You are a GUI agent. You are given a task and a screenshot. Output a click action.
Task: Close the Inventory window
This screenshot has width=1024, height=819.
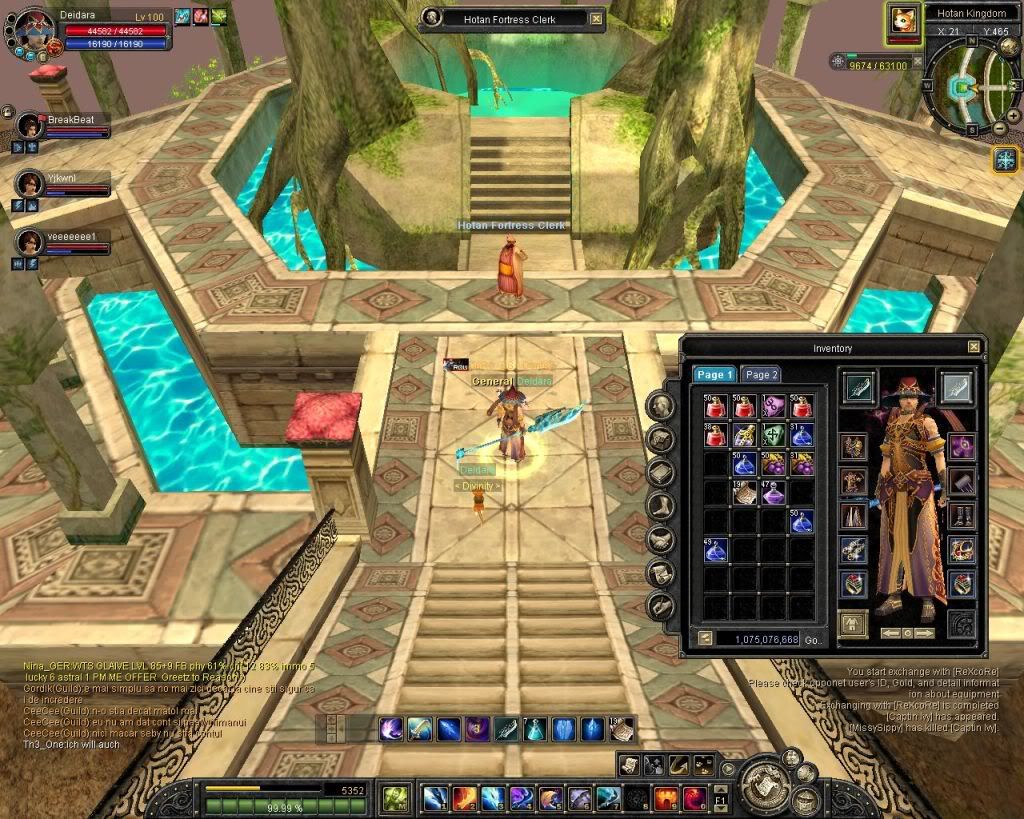click(x=973, y=347)
